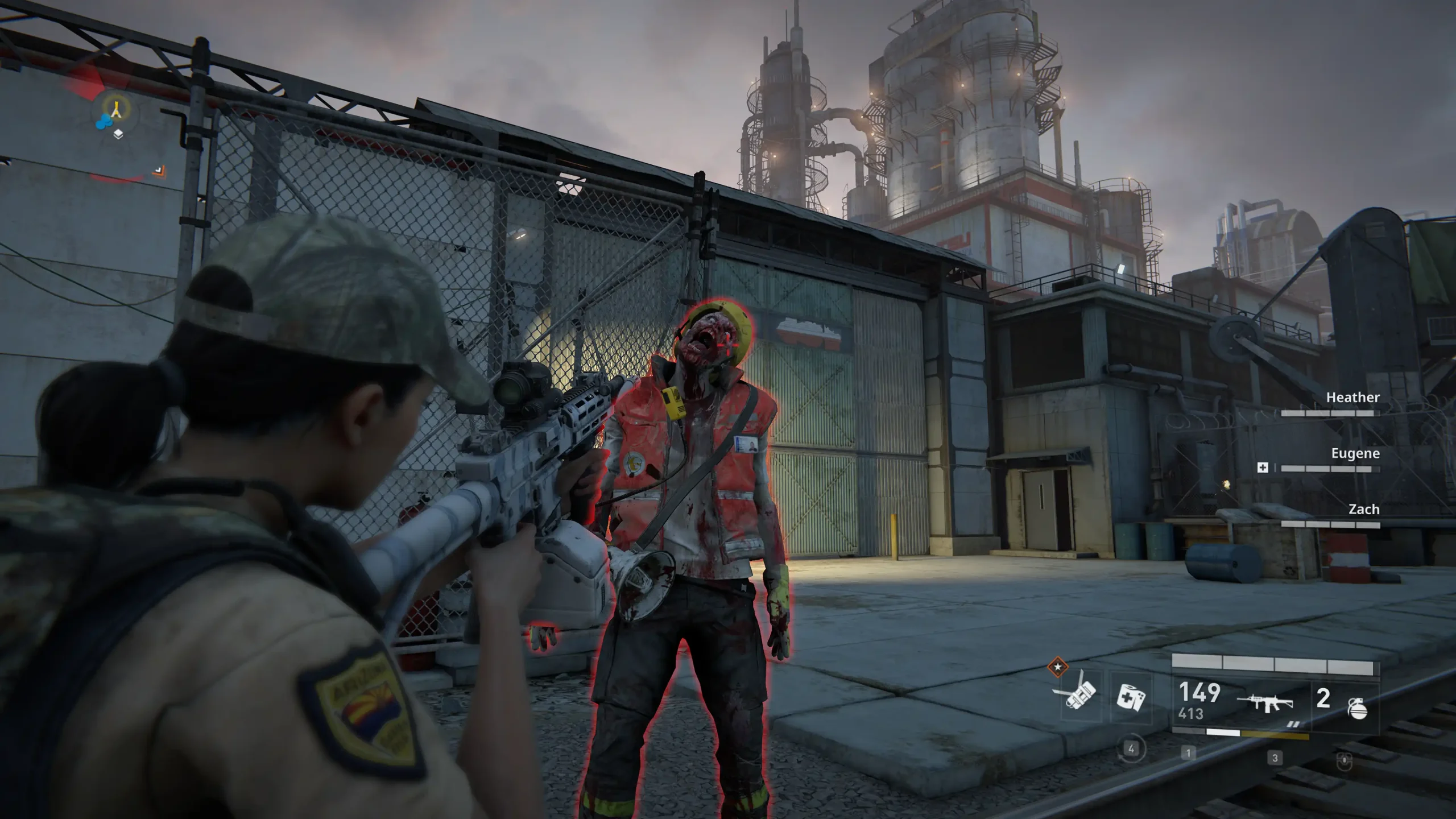Click the orange star perk badge
1456x819 pixels.
click(x=1057, y=666)
